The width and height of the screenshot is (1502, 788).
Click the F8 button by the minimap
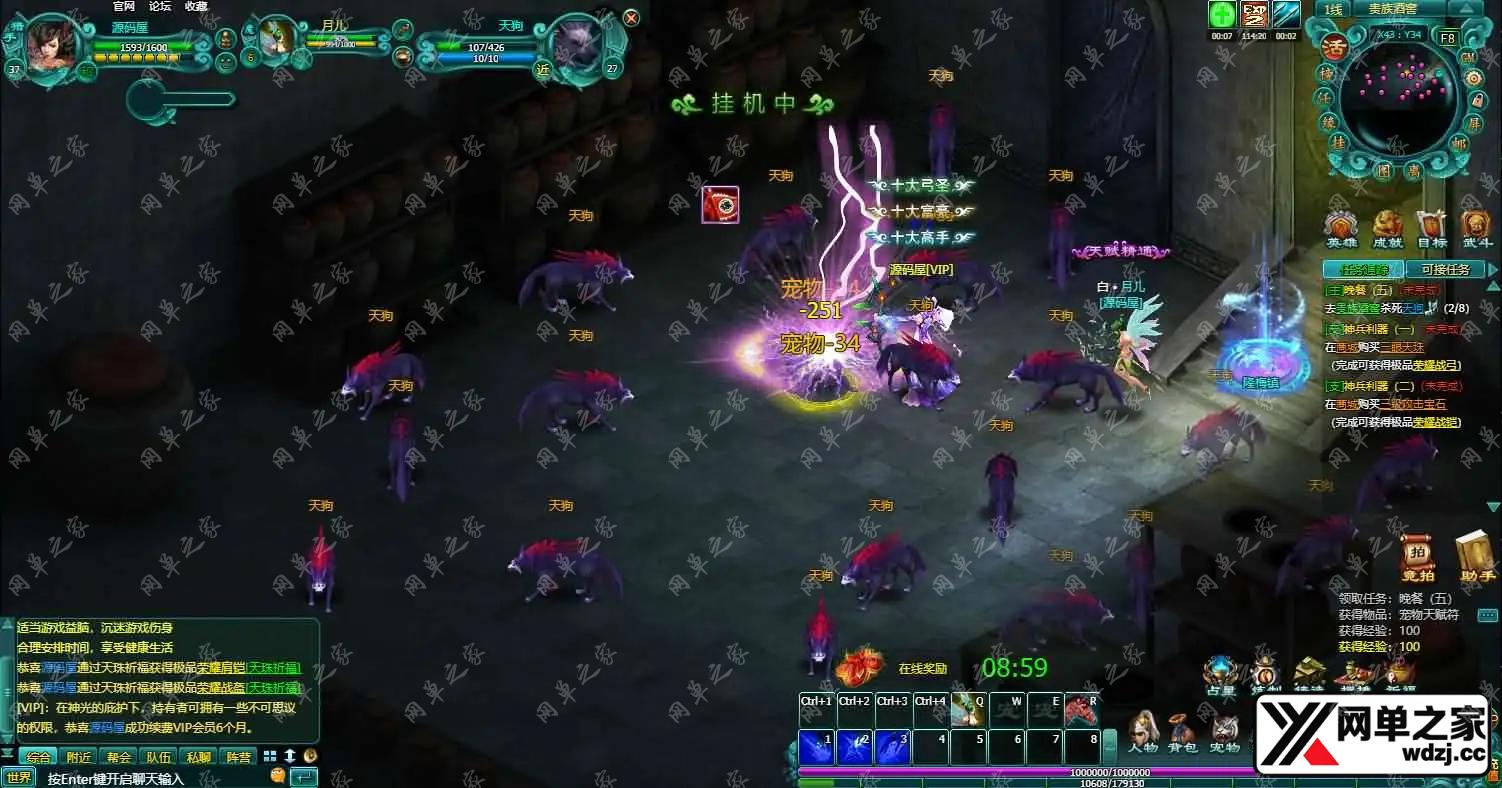point(1447,38)
